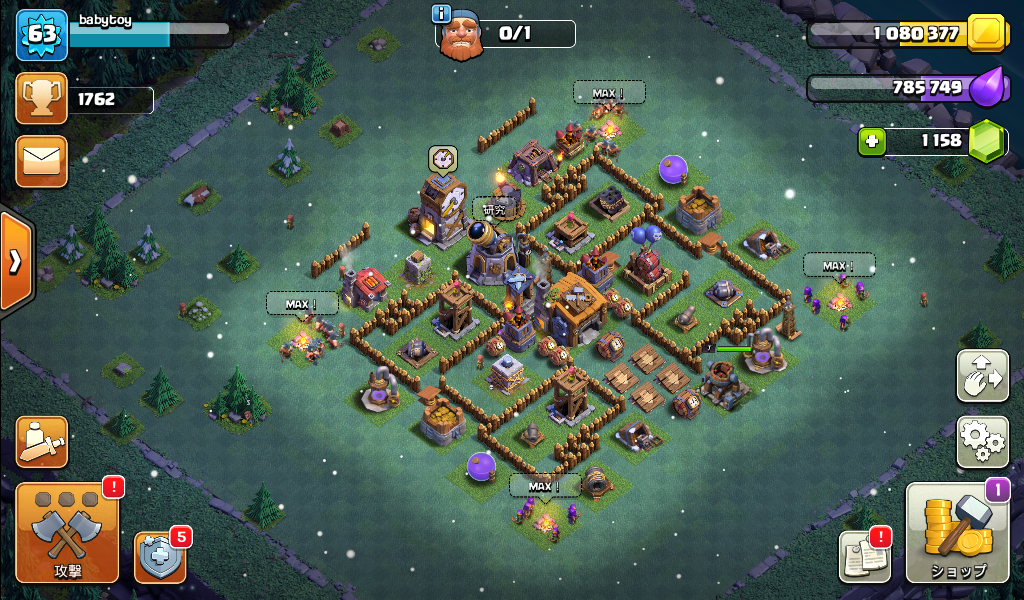Tap the gold coin resource icon
The width and height of the screenshot is (1024, 600).
[x=987, y=34]
